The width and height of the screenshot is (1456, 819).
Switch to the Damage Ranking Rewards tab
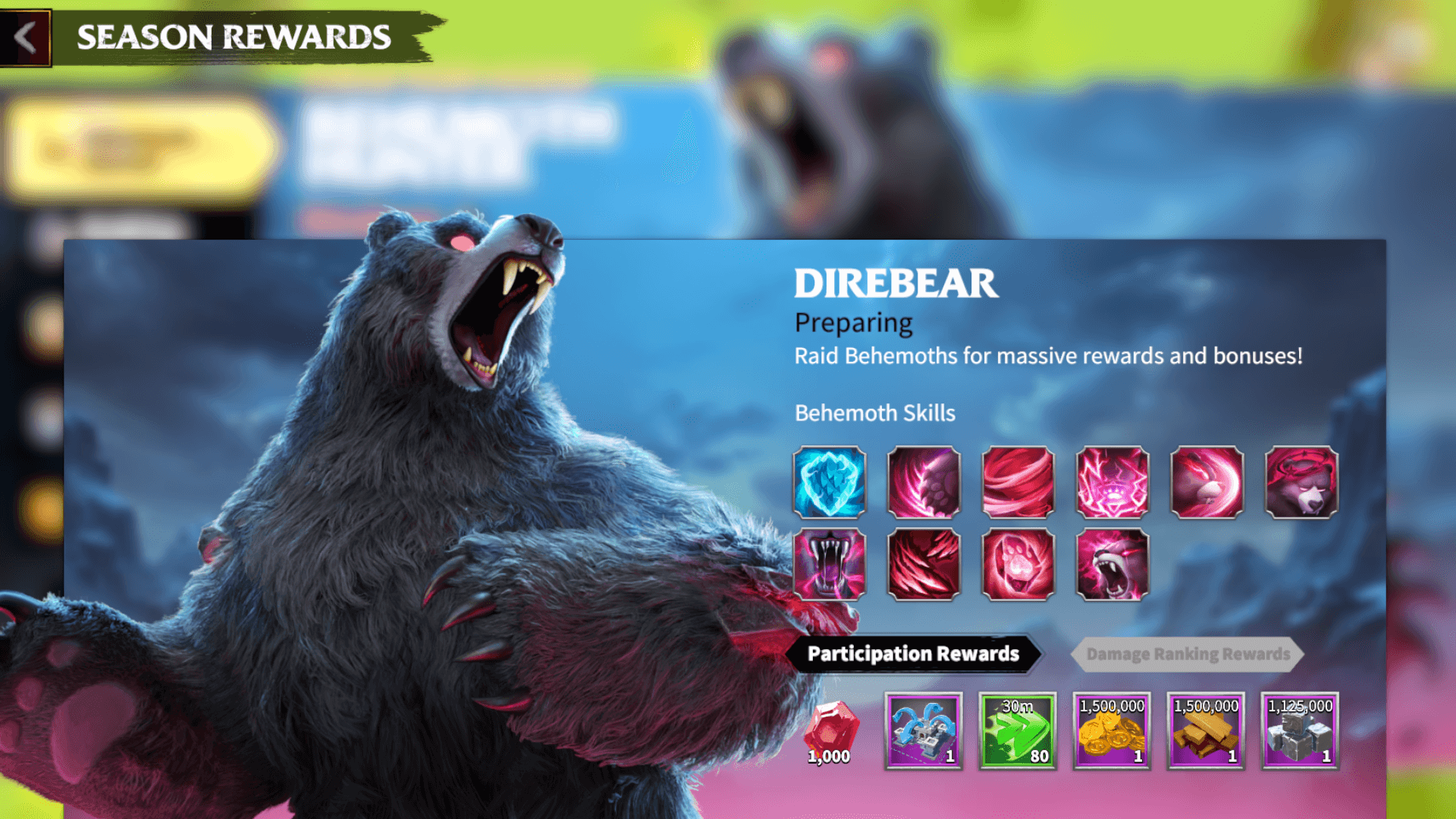[1189, 654]
